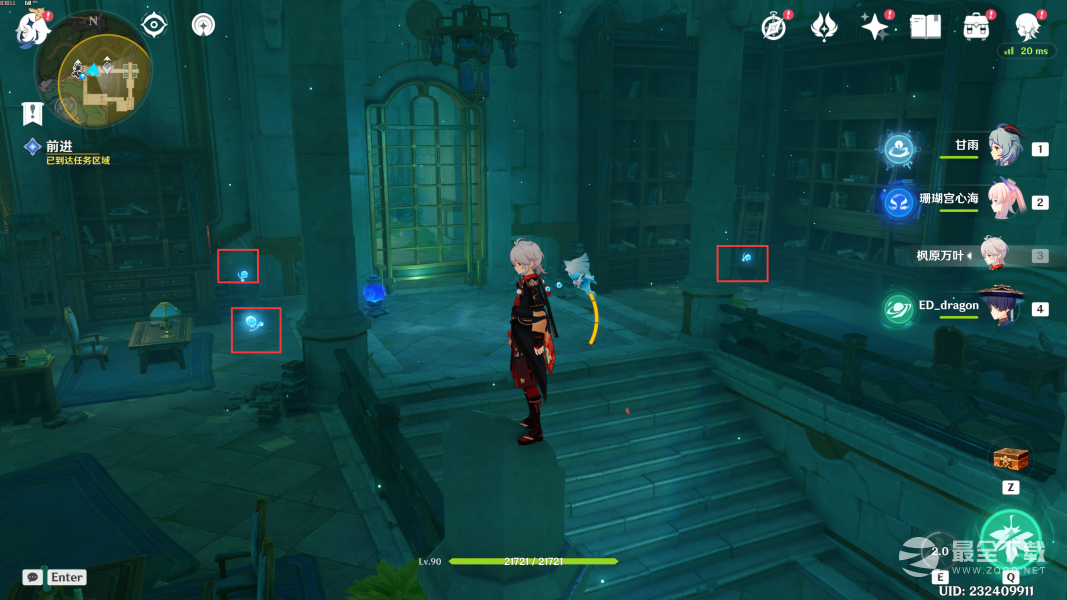The width and height of the screenshot is (1067, 600).
Task: Open the quest banner icon with exclamation mark
Action: click(33, 112)
